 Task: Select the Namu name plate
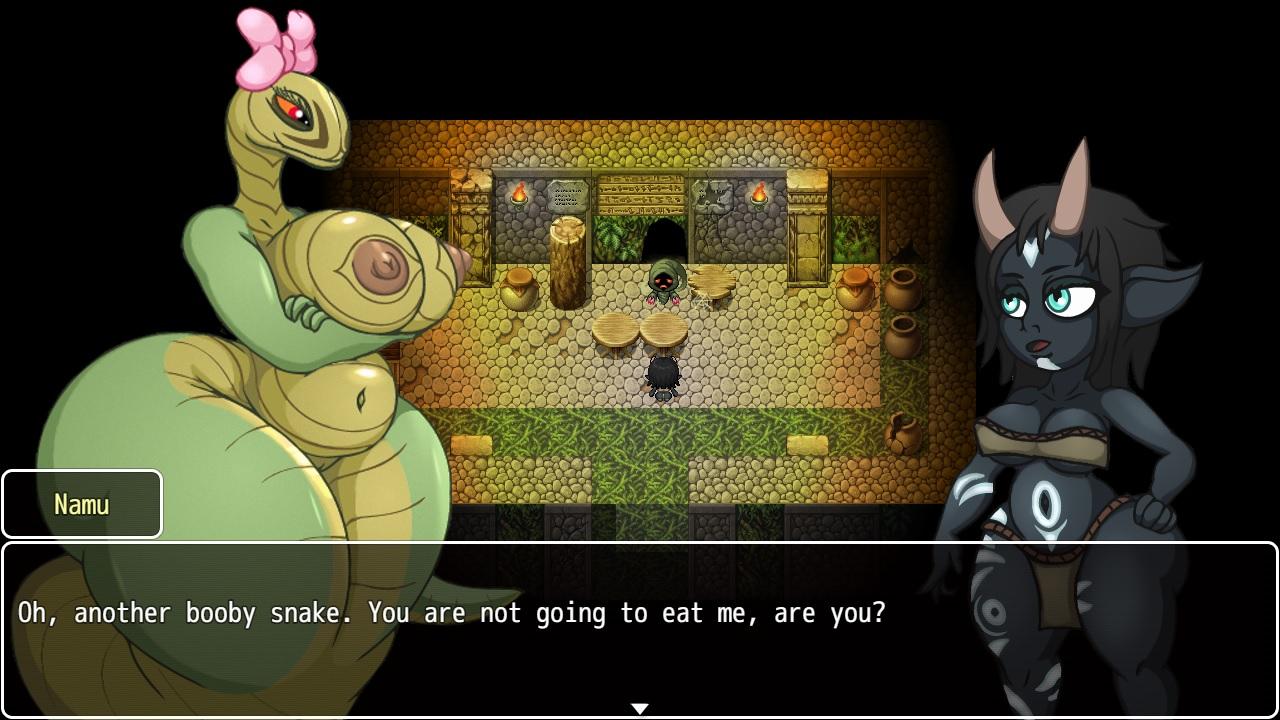coord(82,504)
